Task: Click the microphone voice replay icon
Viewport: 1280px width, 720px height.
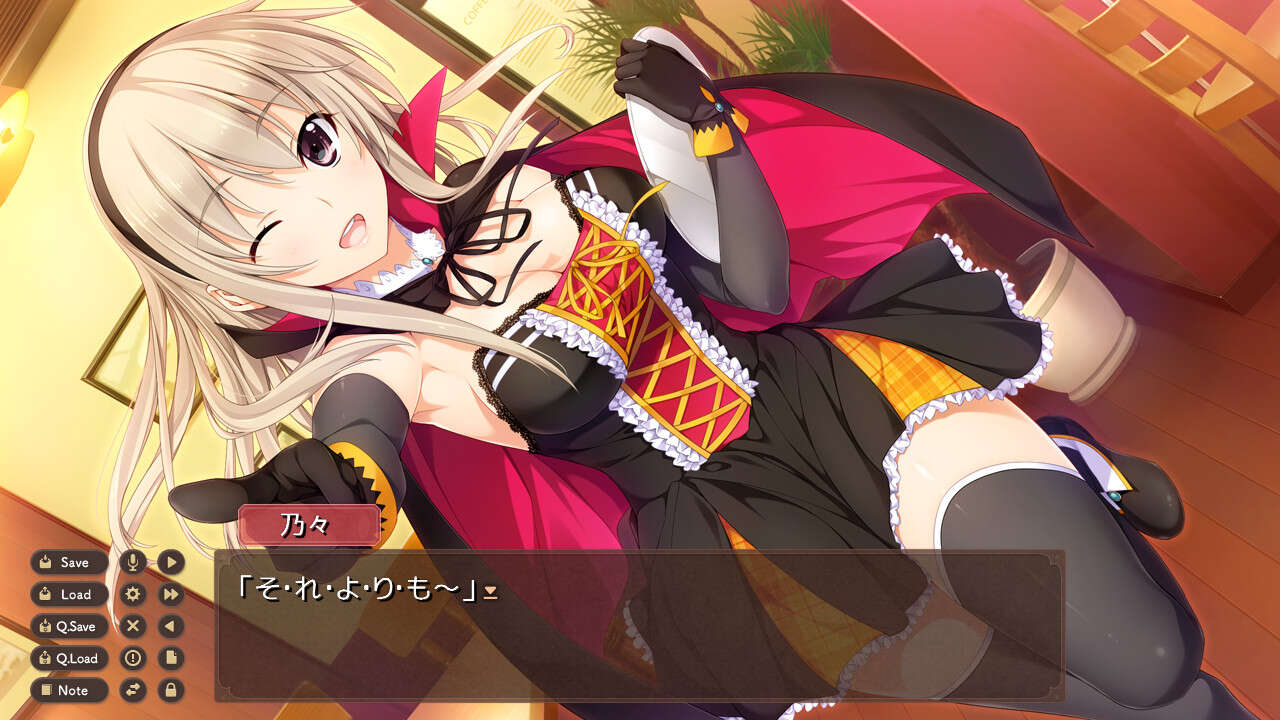Action: [x=132, y=562]
